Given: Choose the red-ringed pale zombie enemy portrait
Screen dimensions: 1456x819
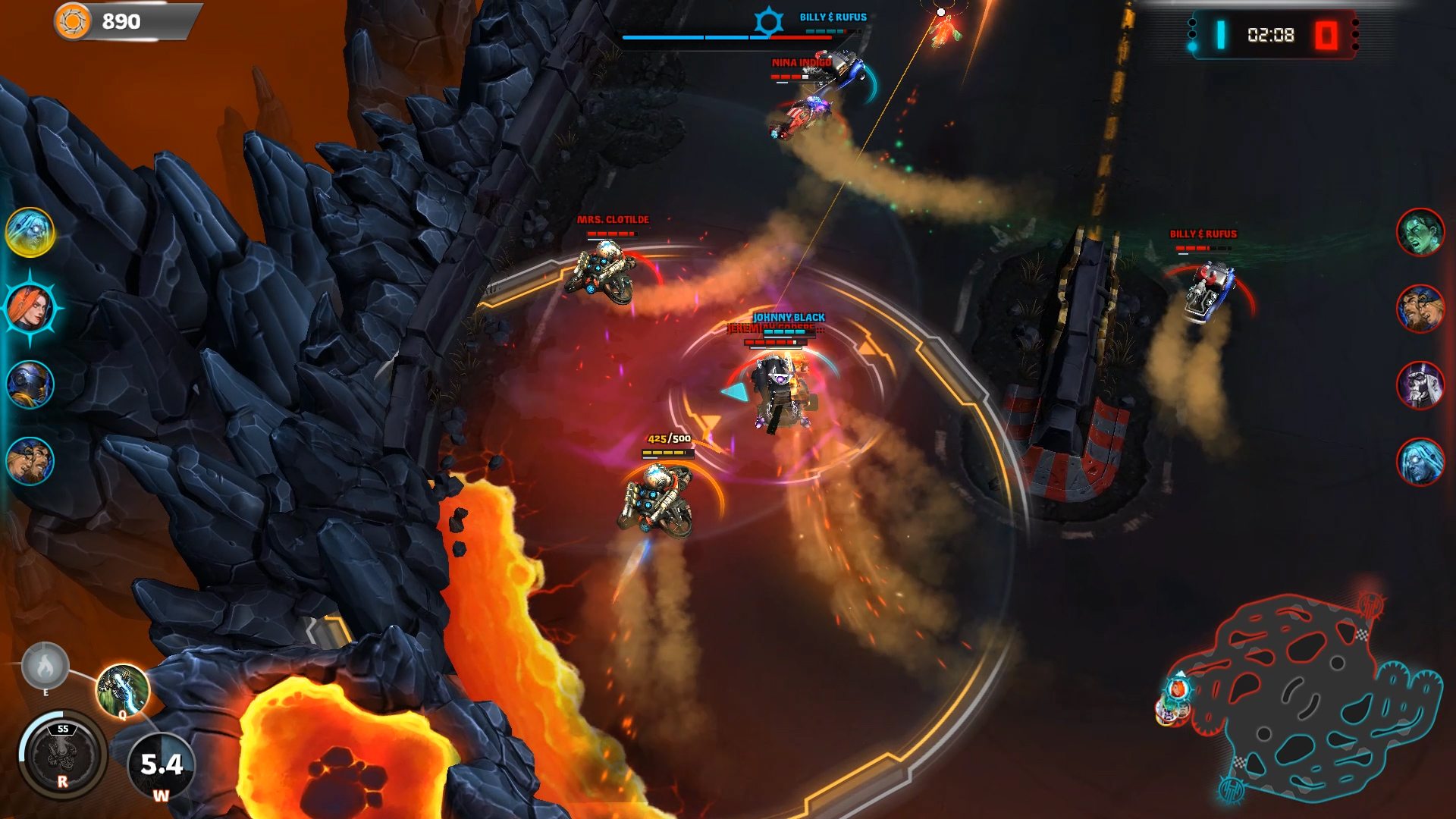Looking at the screenshot, I should click(x=1420, y=461).
